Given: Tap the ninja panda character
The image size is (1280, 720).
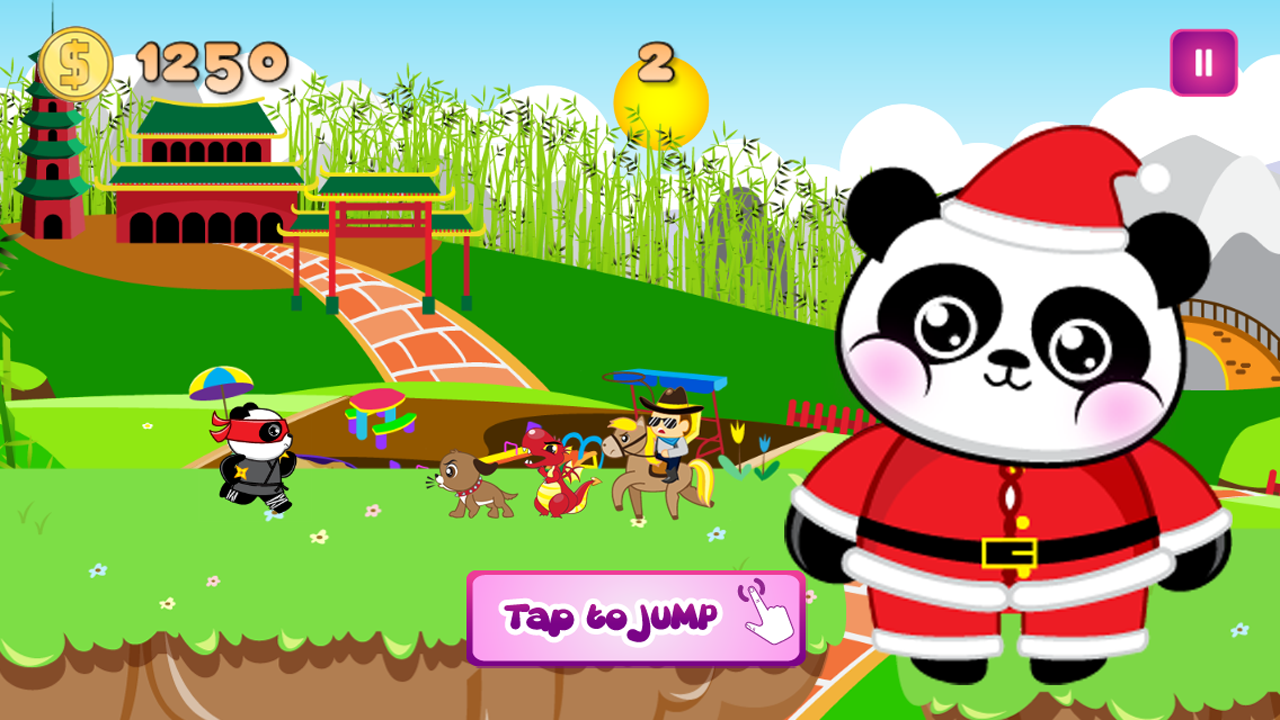Looking at the screenshot, I should point(255,460).
